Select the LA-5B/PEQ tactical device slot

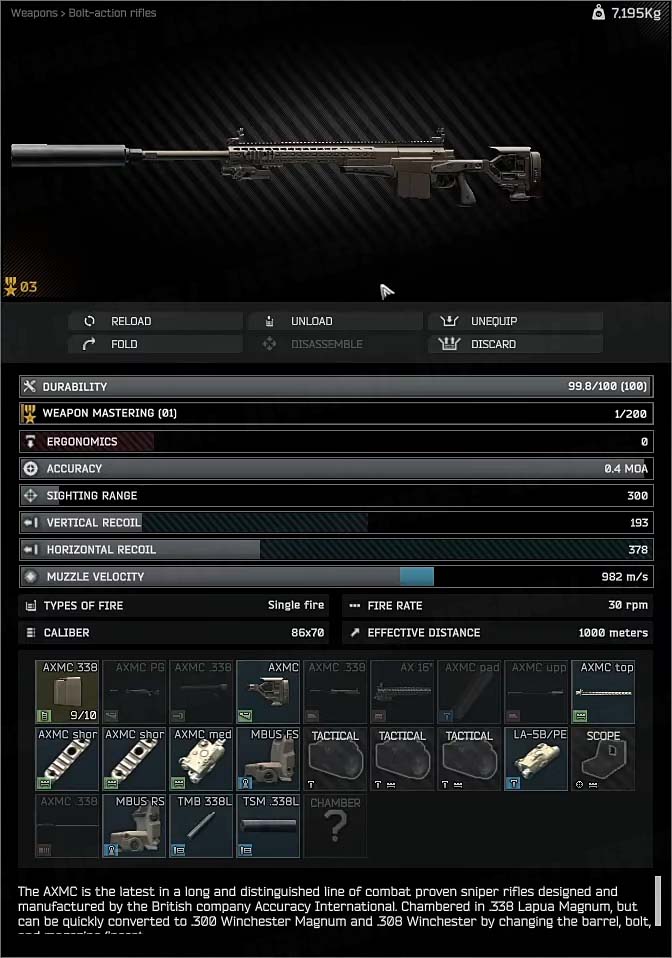point(536,759)
